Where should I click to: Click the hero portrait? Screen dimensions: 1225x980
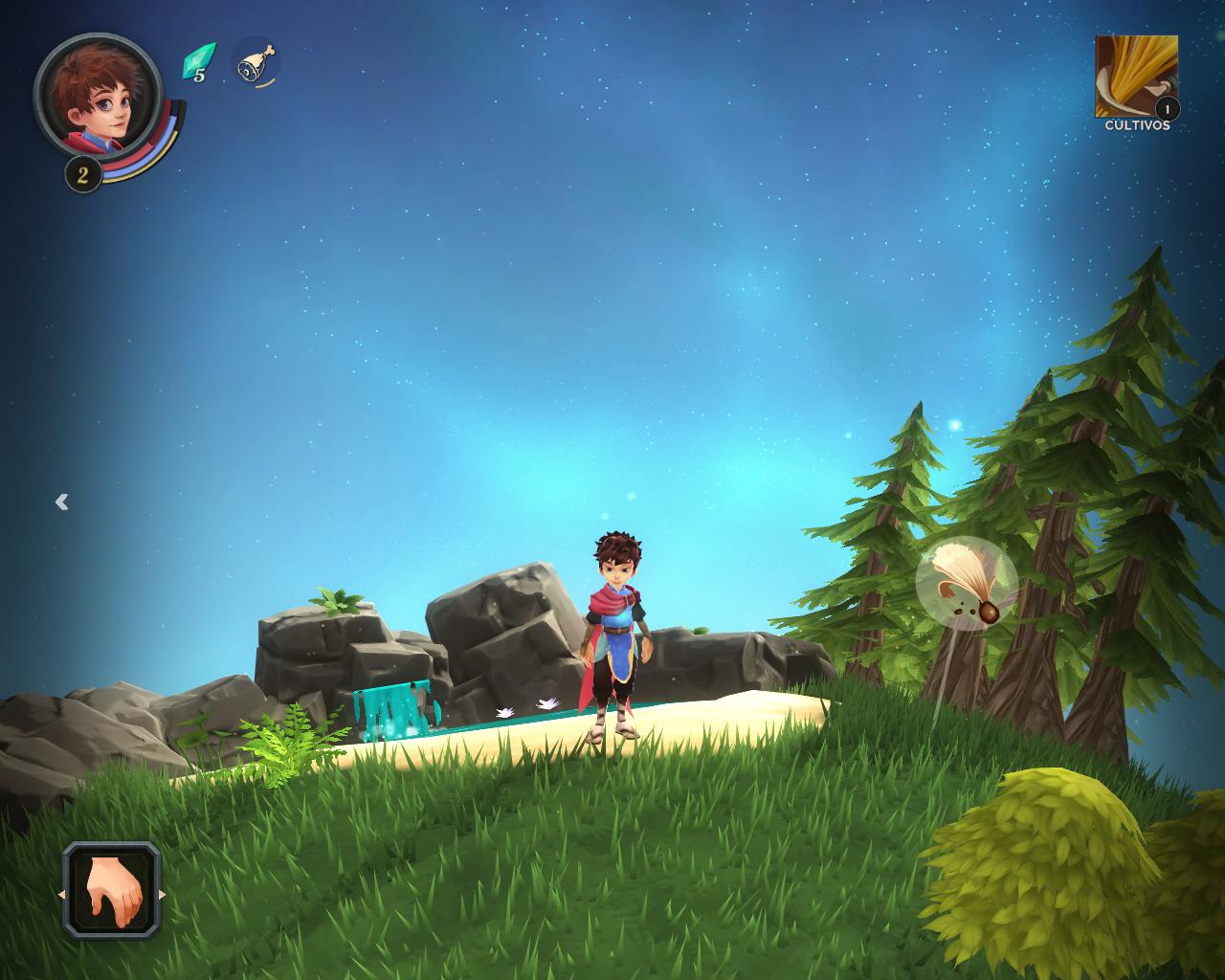(x=96, y=94)
